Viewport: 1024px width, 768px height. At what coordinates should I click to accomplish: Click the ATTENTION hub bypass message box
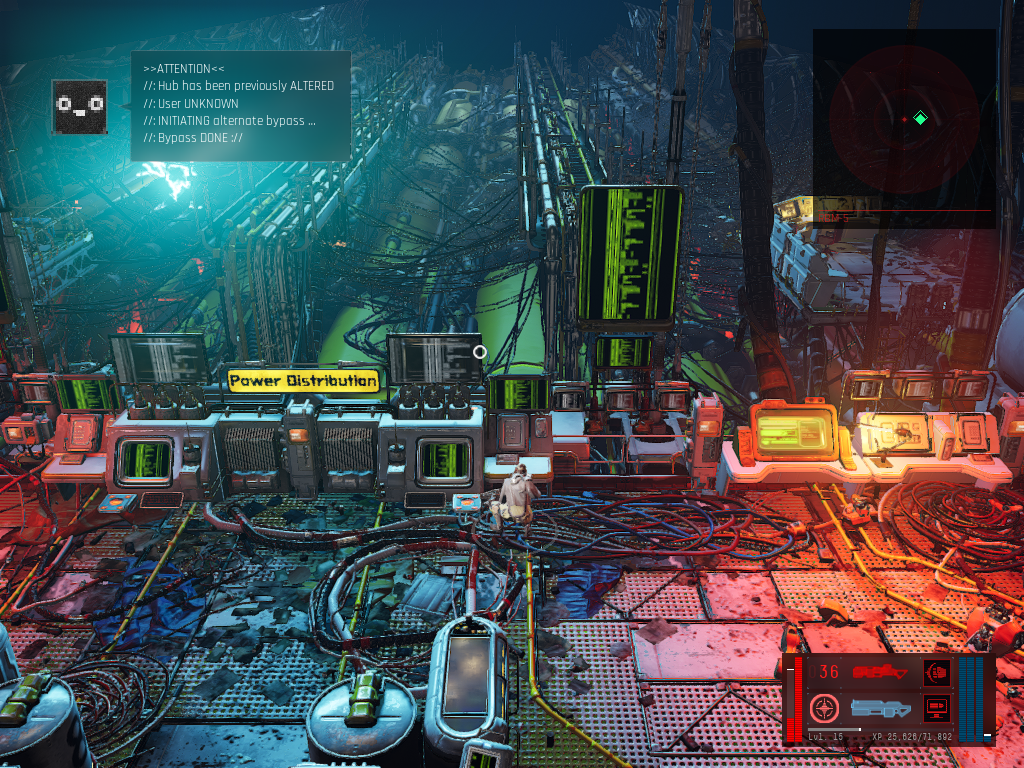click(240, 105)
